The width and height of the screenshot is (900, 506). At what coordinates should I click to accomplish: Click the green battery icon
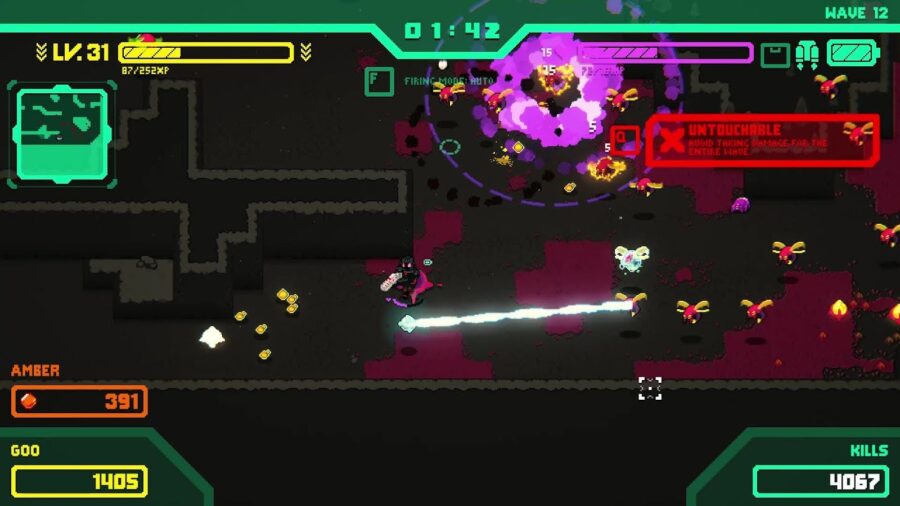click(851, 53)
